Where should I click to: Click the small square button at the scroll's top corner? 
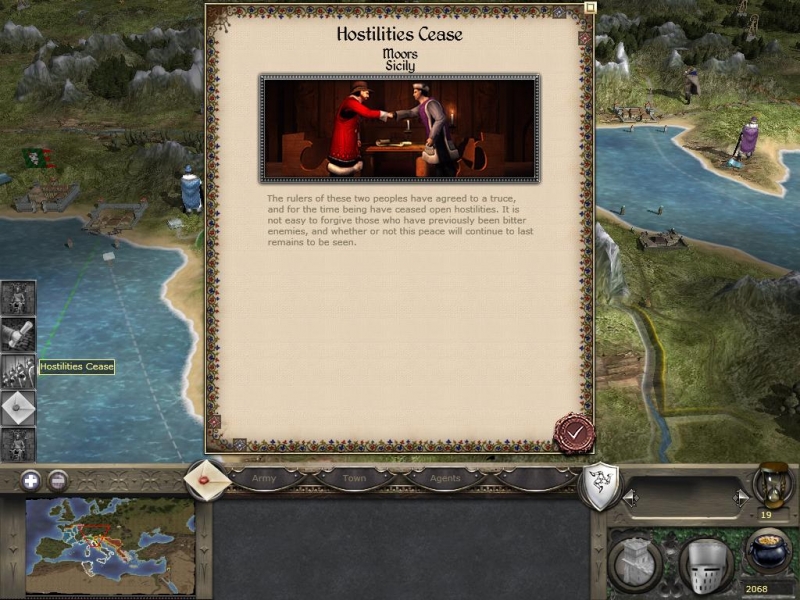coord(590,7)
